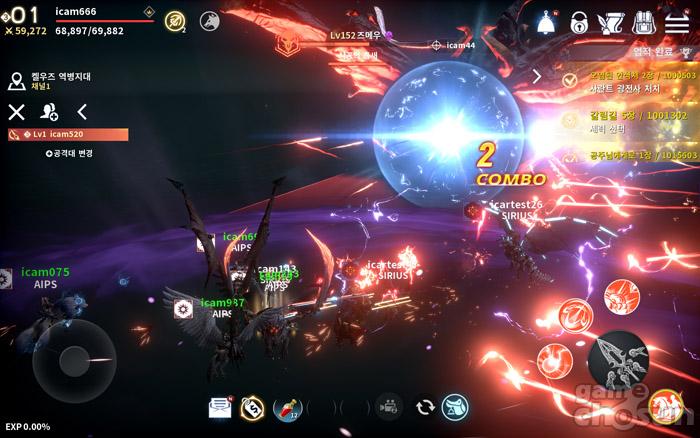Use the red potion quick slot
The width and height of the screenshot is (700, 438).
coord(286,407)
